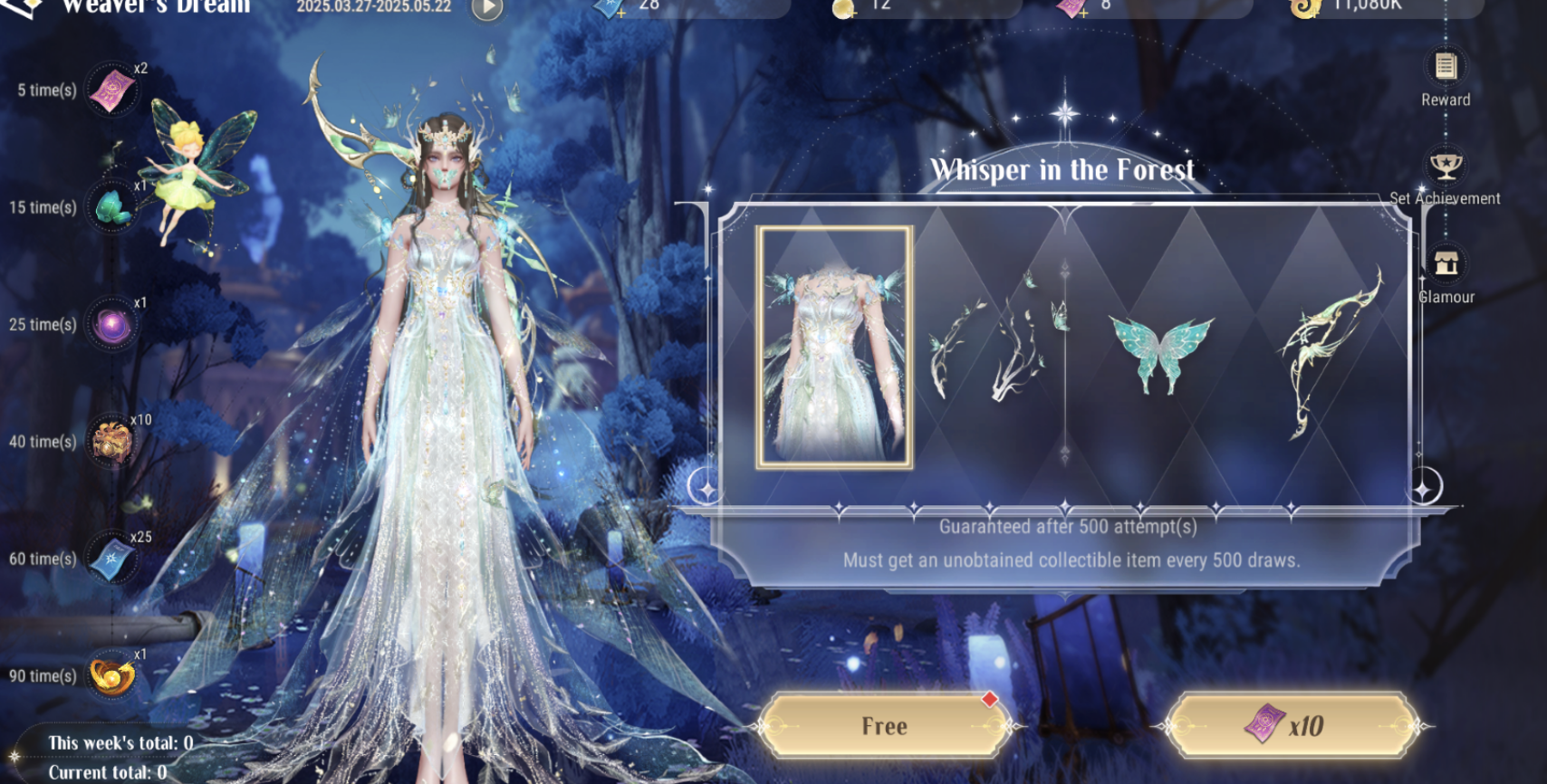Draw ten times with the x10 button
This screenshot has height=784, width=1547.
click(x=1291, y=726)
